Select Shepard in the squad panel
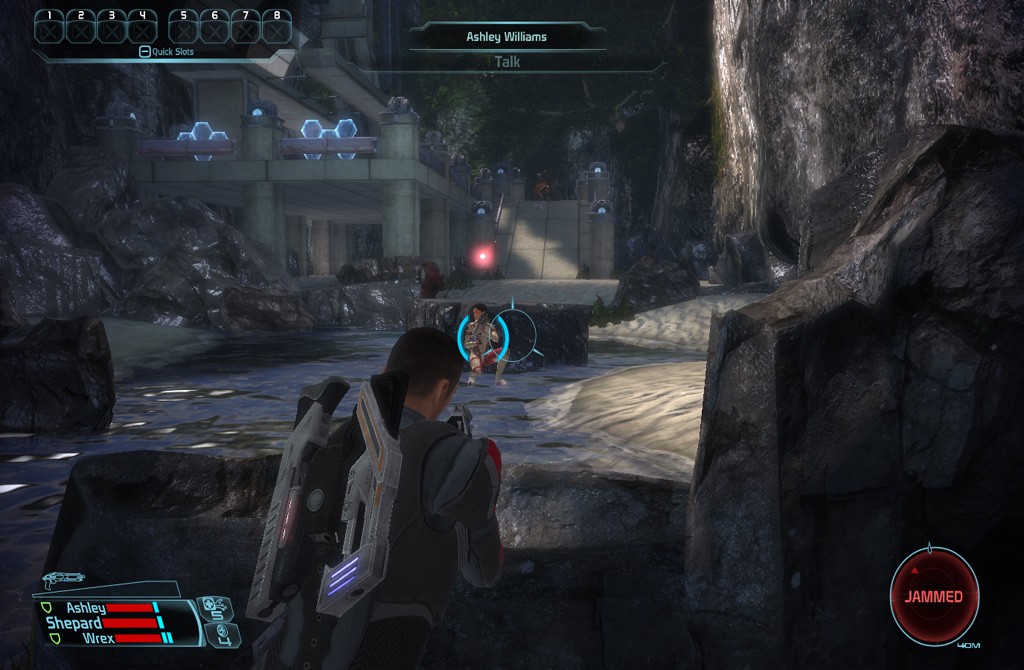The width and height of the screenshot is (1024, 670). pos(74,623)
